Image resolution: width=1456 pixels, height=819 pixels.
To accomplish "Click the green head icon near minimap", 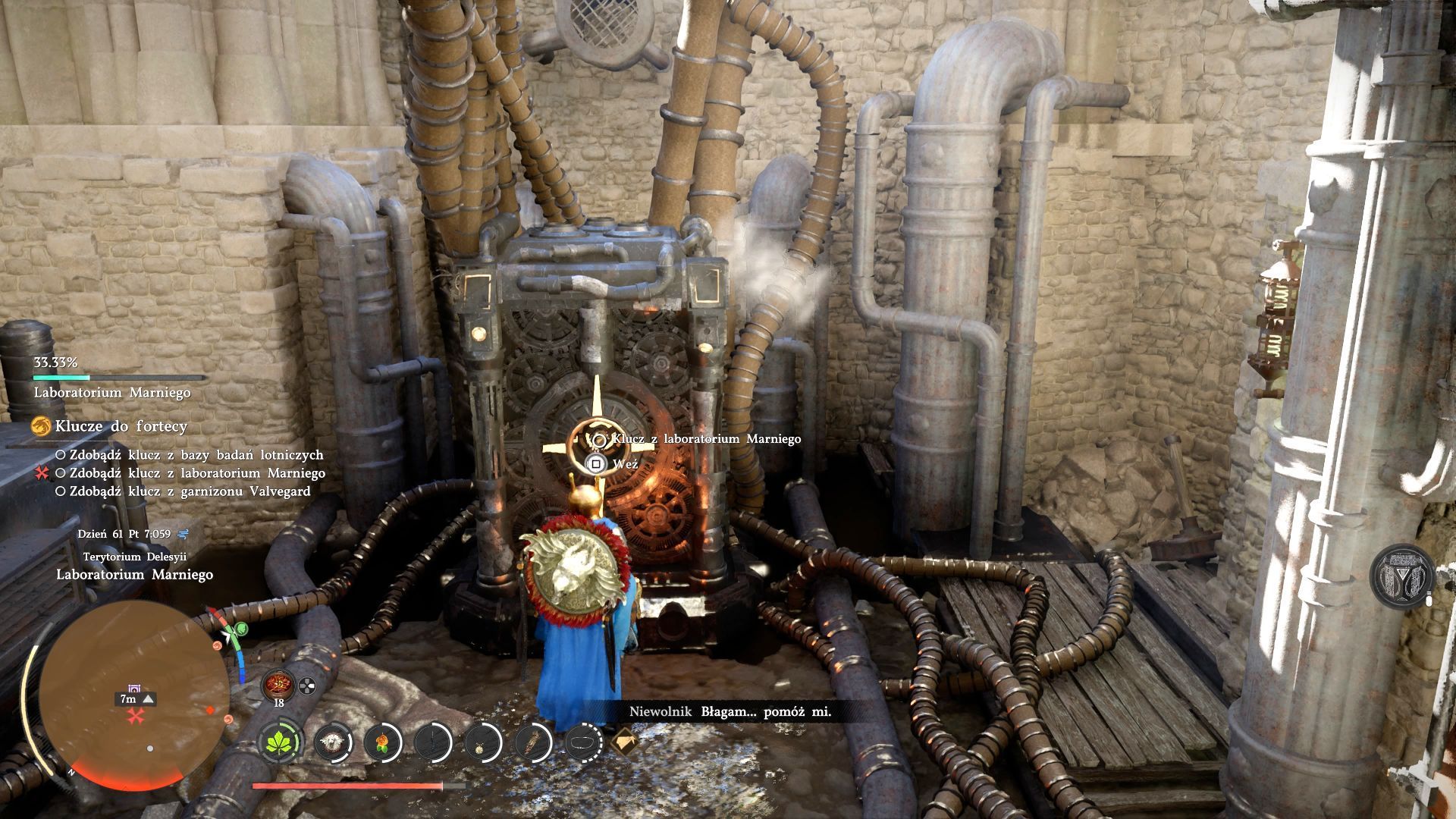I will [240, 628].
